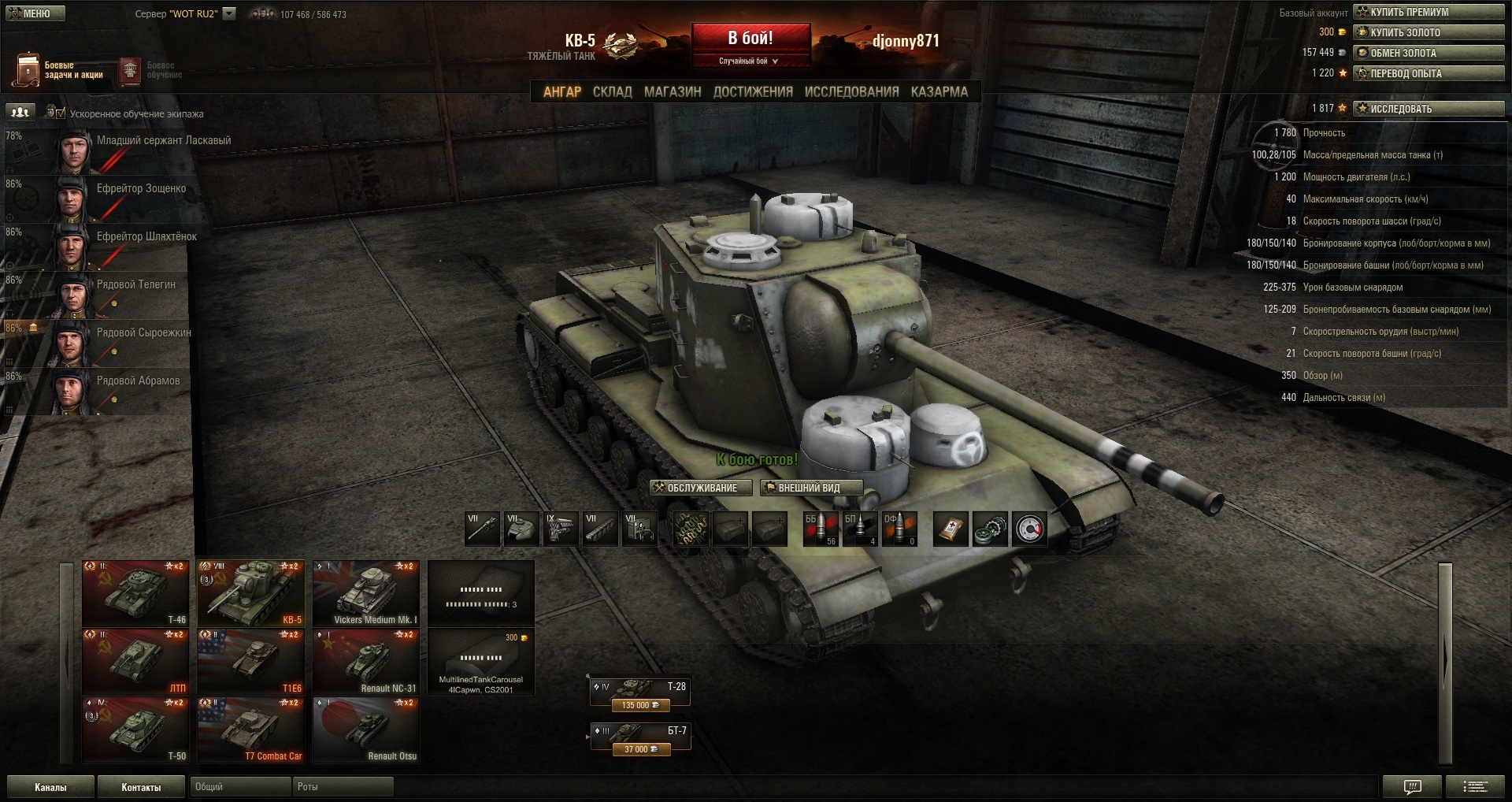This screenshot has height=802, width=1512.
Task: Choose the Renault Otsu tank tile
Action: [x=366, y=730]
